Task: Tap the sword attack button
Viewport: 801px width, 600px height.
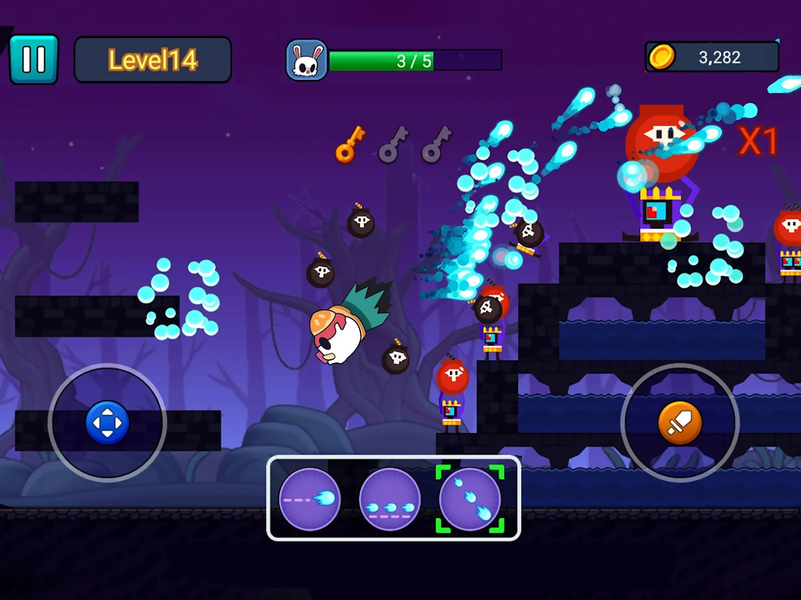Action: [679, 423]
